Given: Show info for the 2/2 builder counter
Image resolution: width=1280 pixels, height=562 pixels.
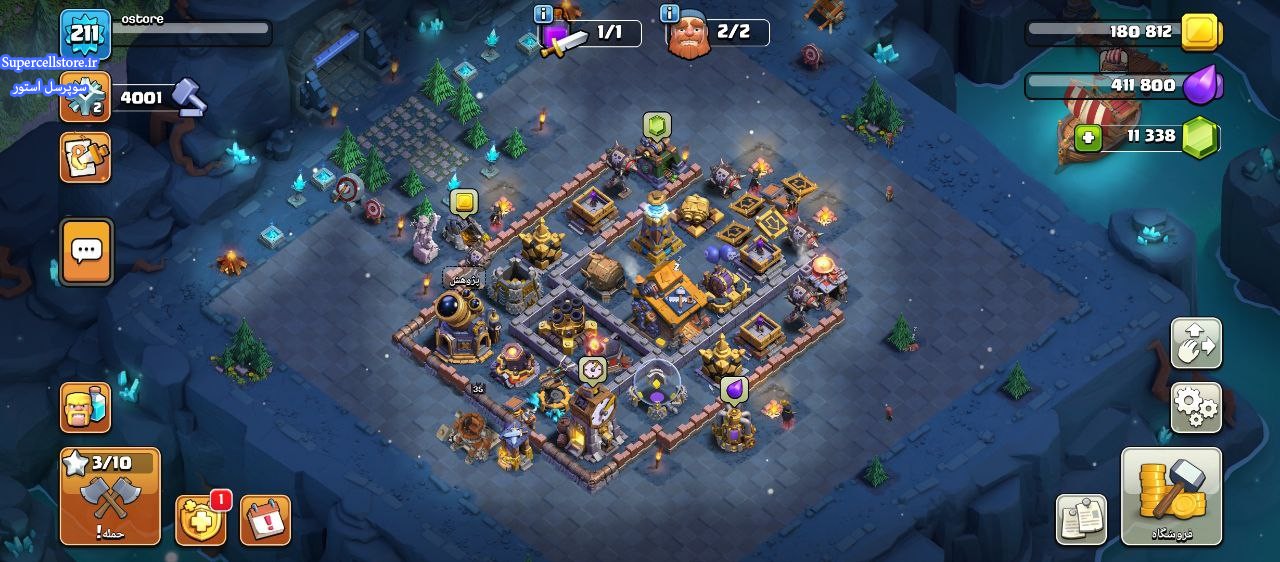Looking at the screenshot, I should pos(670,14).
